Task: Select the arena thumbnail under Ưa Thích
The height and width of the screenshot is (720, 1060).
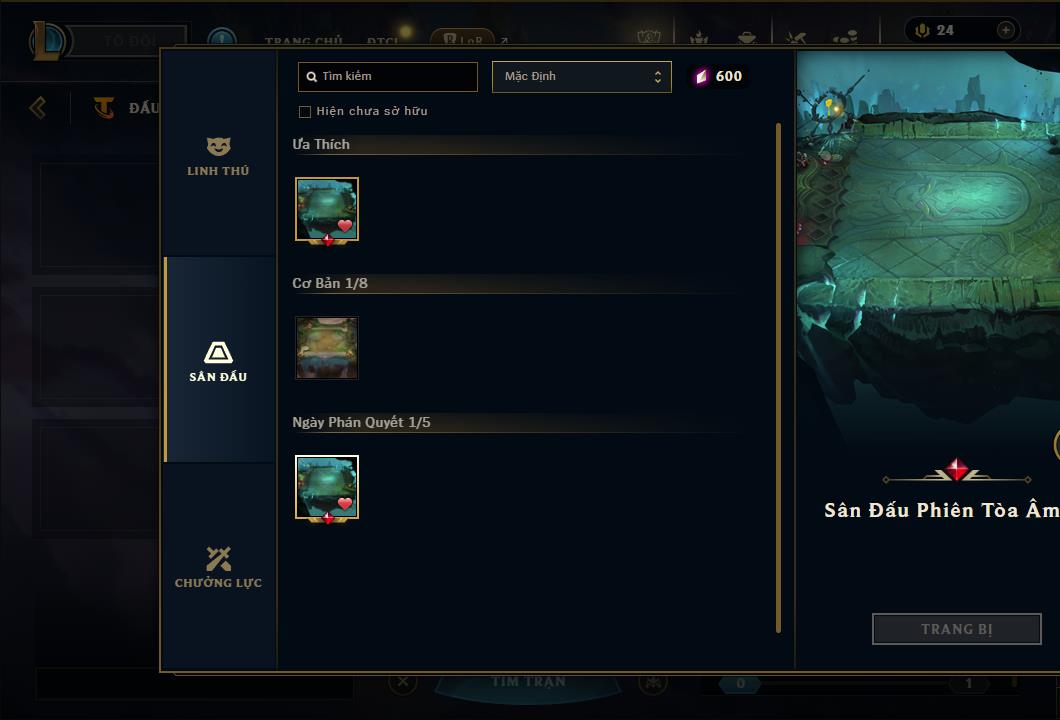Action: (327, 210)
